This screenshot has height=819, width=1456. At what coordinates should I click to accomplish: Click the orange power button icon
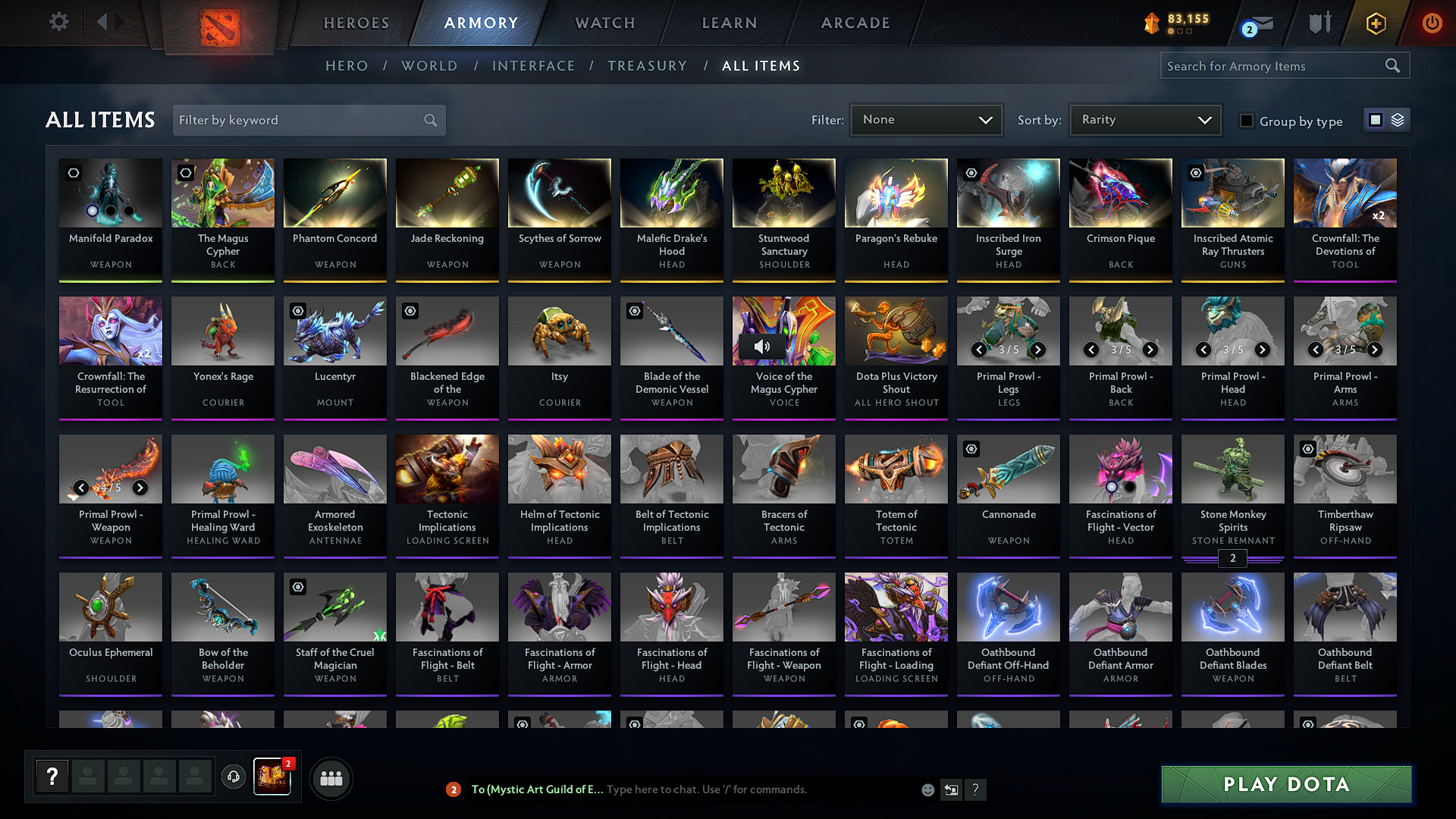(1432, 24)
